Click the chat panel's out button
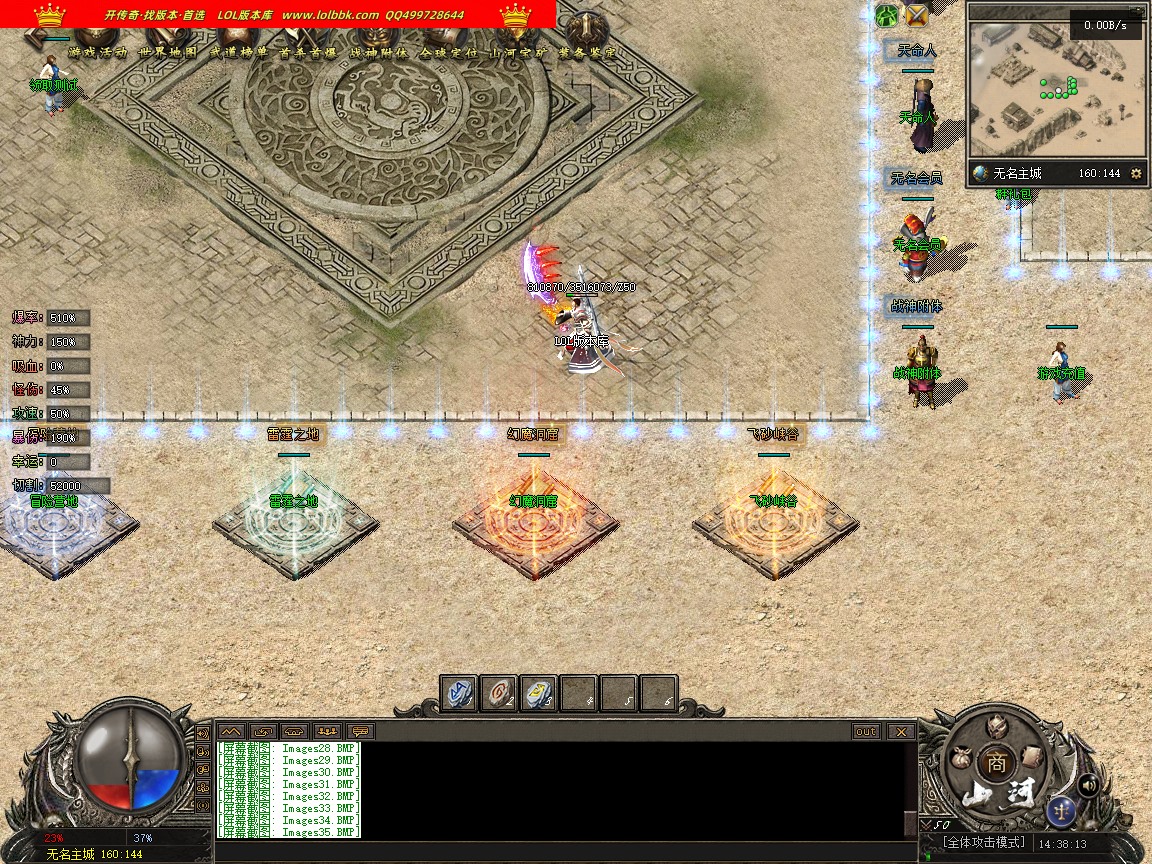The height and width of the screenshot is (864, 1152). [866, 731]
